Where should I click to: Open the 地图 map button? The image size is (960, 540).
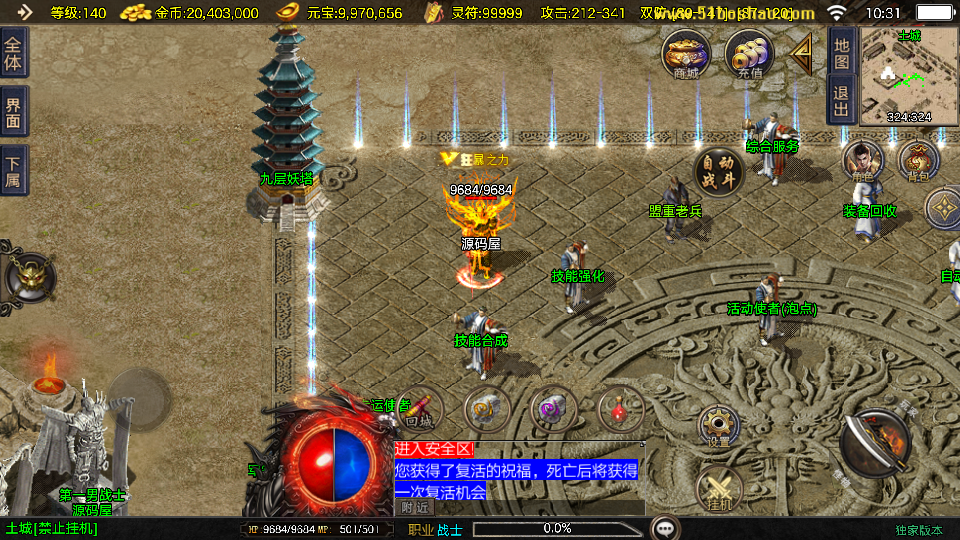coord(842,48)
